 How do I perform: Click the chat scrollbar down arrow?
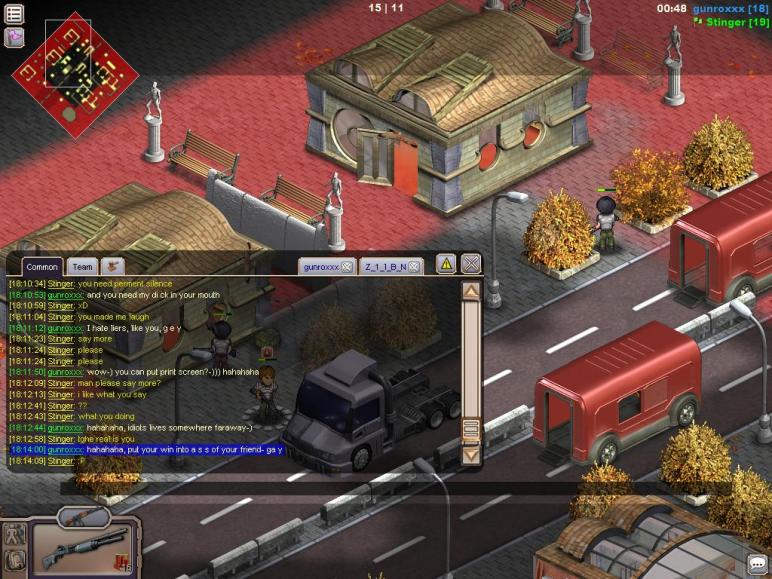(470, 455)
